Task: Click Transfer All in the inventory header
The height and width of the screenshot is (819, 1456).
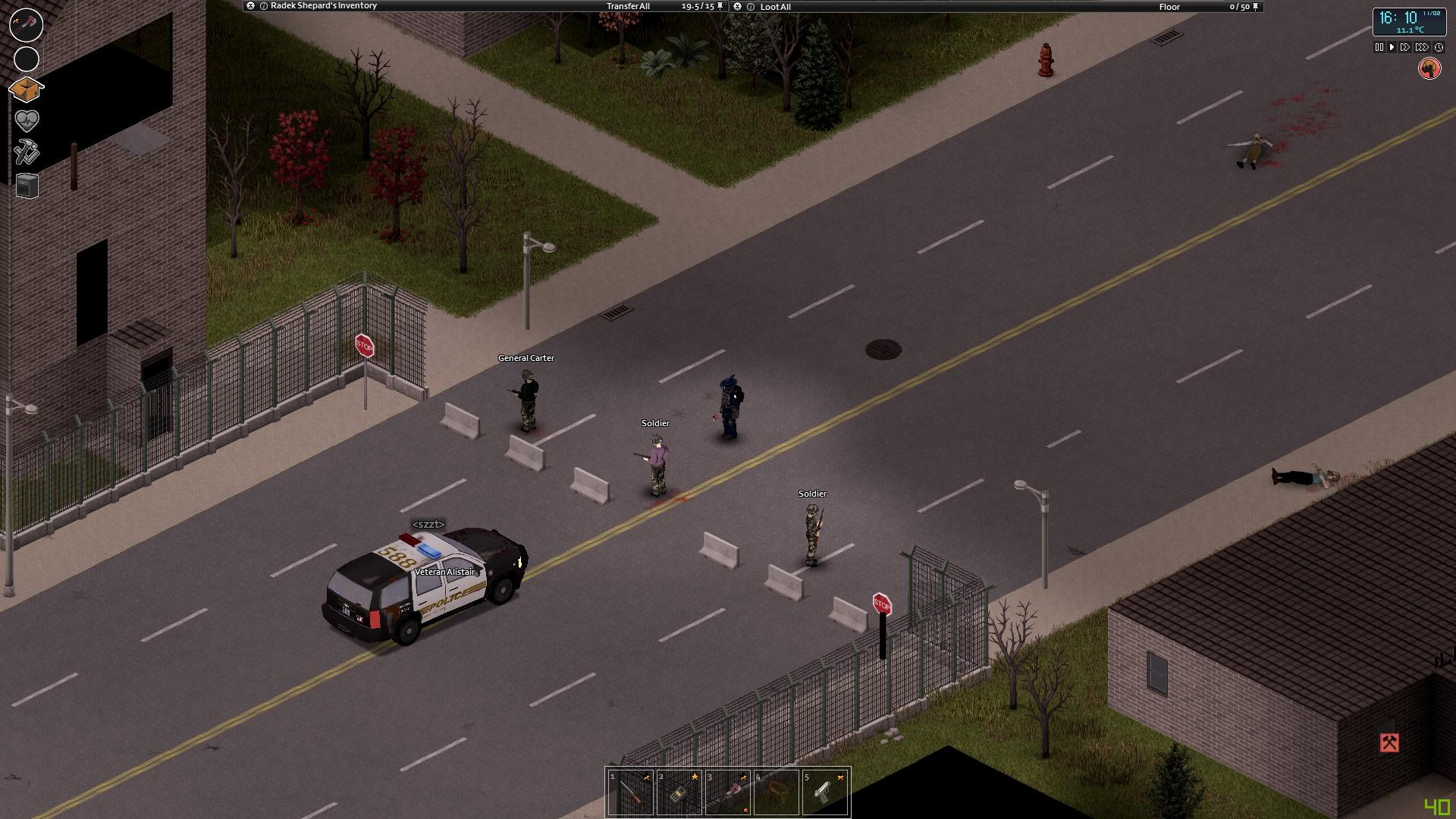Action: pyautogui.click(x=628, y=6)
